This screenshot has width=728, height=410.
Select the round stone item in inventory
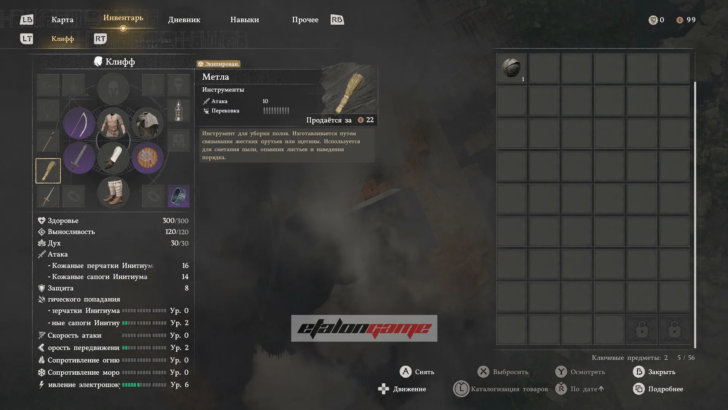coord(511,68)
